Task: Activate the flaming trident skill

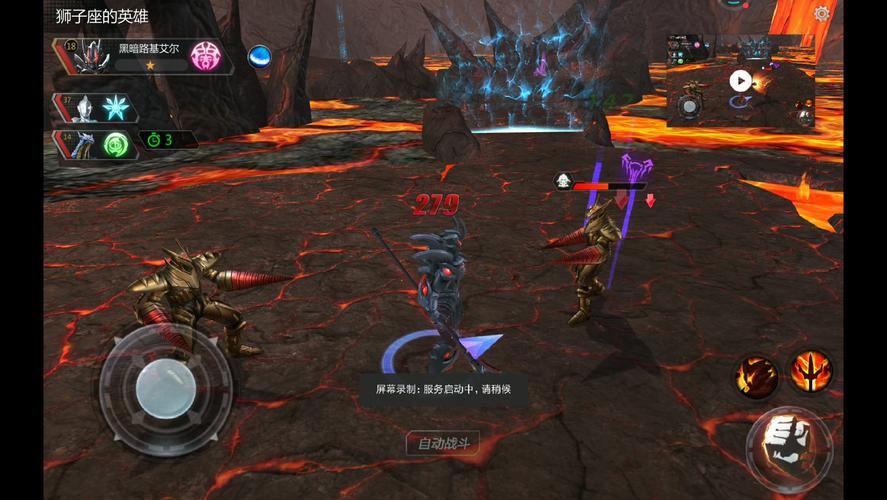Action: [x=810, y=370]
